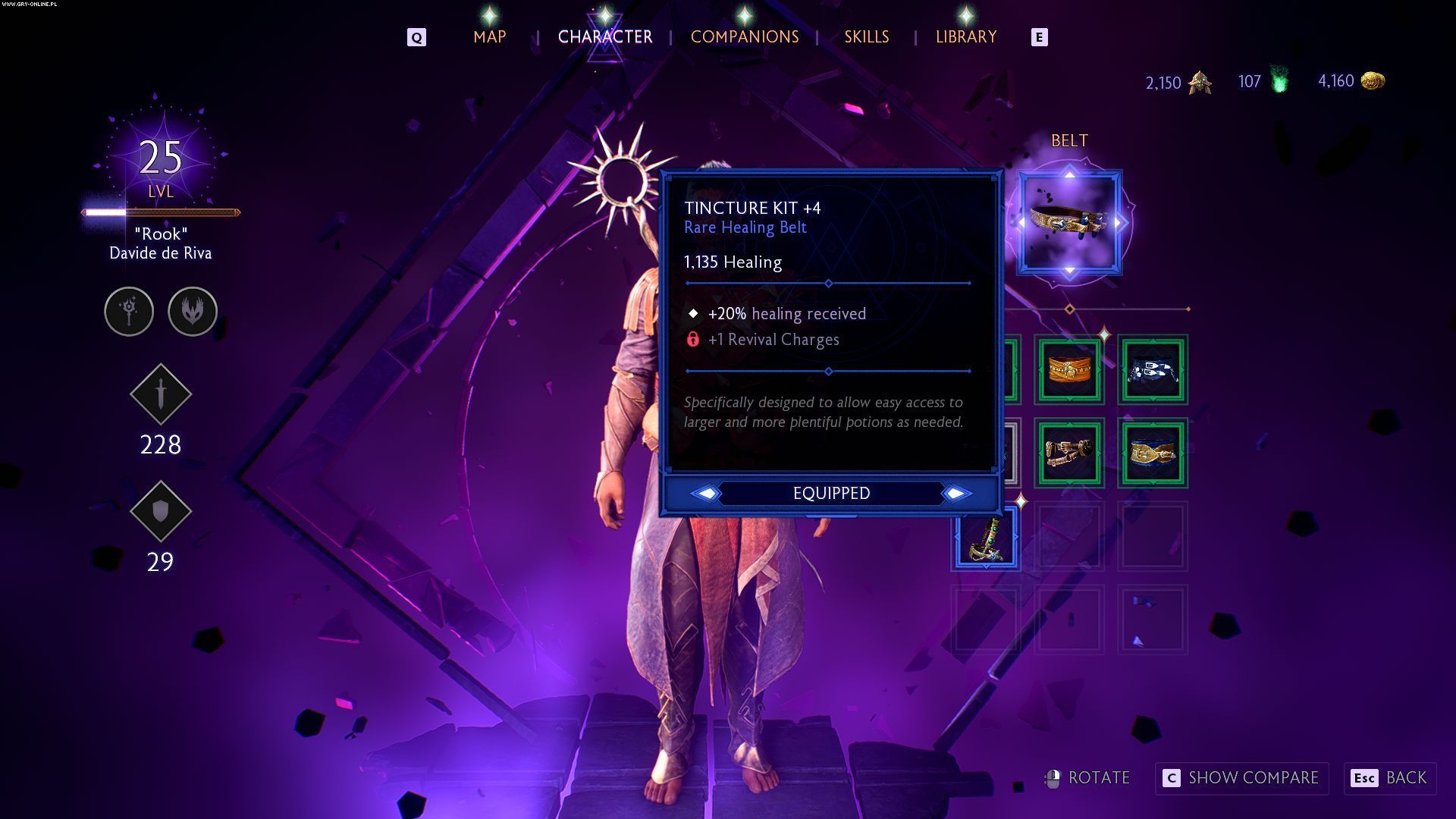Switch to the Library tab
This screenshot has width=1456, height=819.
click(965, 36)
